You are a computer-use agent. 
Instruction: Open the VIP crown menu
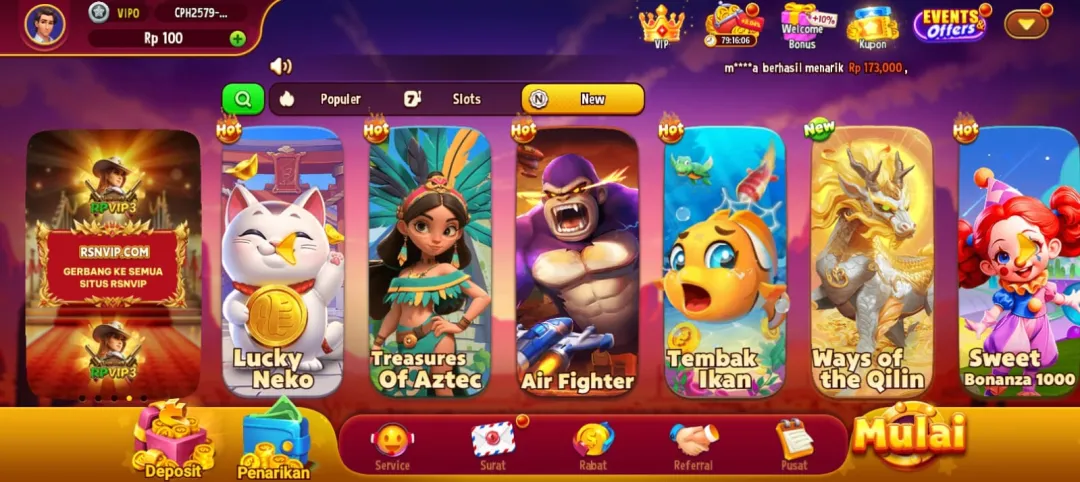click(x=661, y=25)
